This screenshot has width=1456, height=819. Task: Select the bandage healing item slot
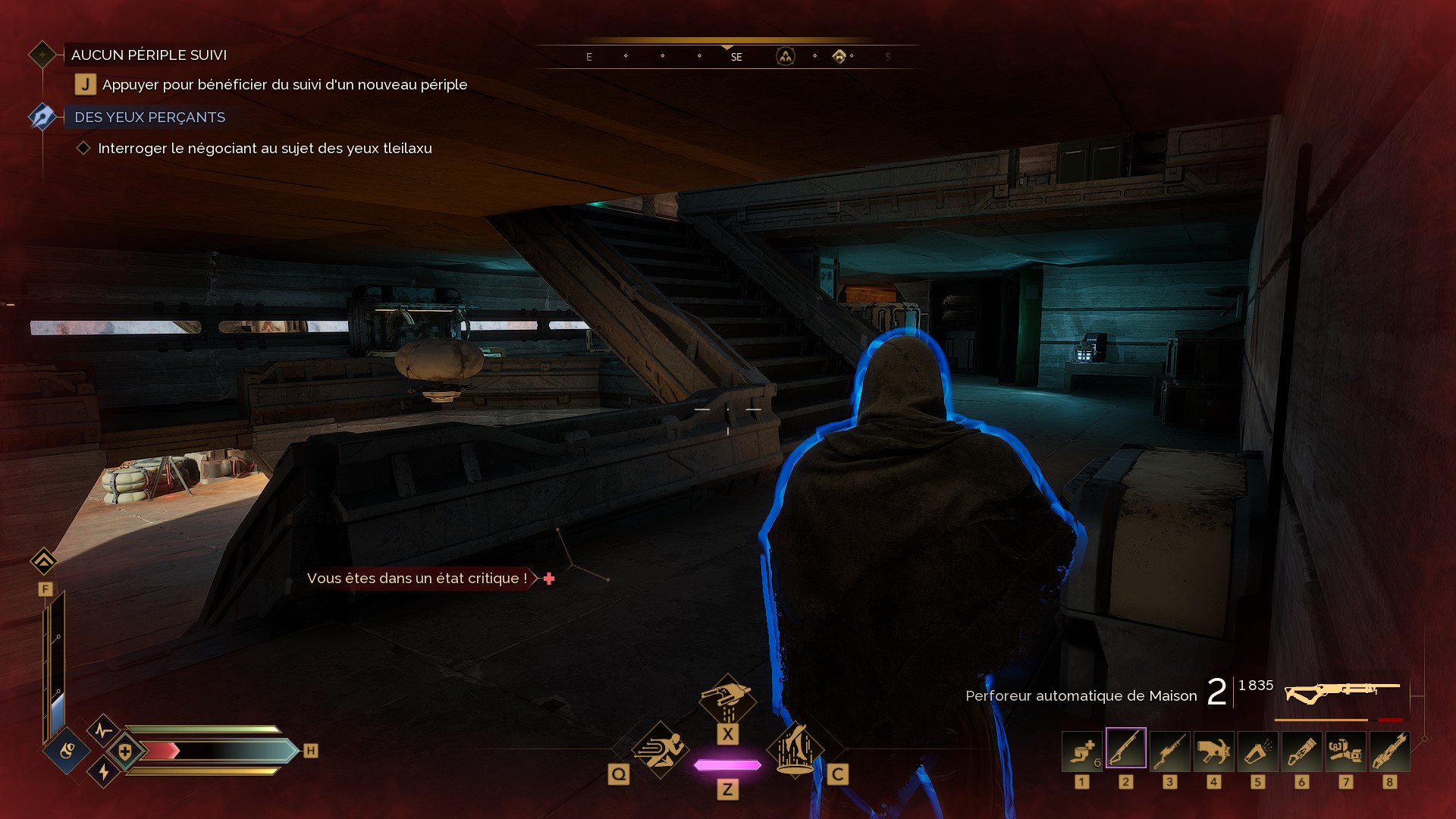(1081, 752)
